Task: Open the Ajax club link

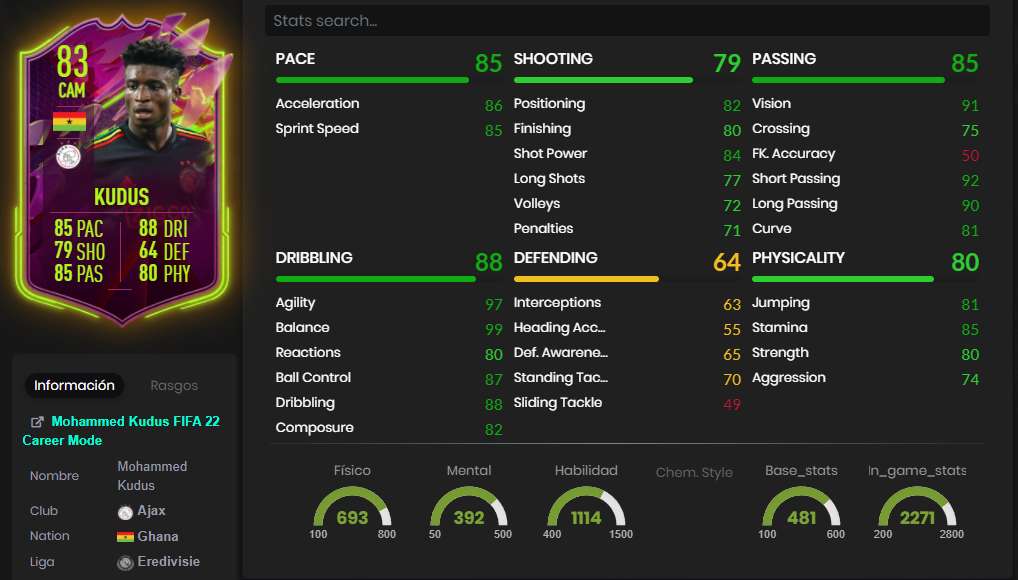Action: click(151, 511)
